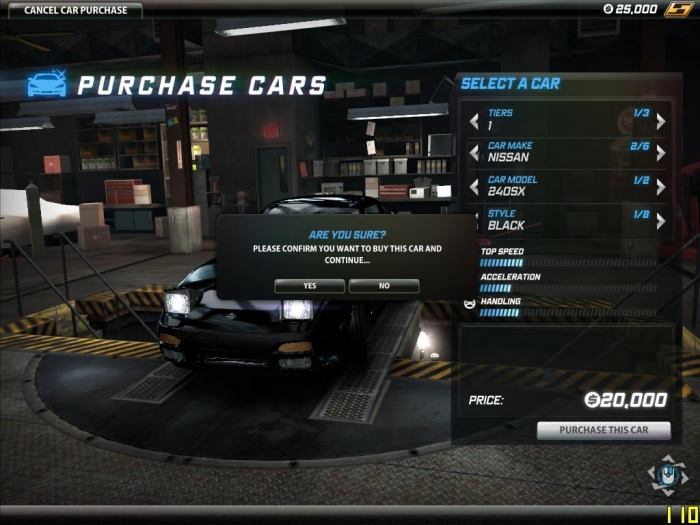Decline purchase with the No button
The image size is (700, 525).
(x=384, y=286)
